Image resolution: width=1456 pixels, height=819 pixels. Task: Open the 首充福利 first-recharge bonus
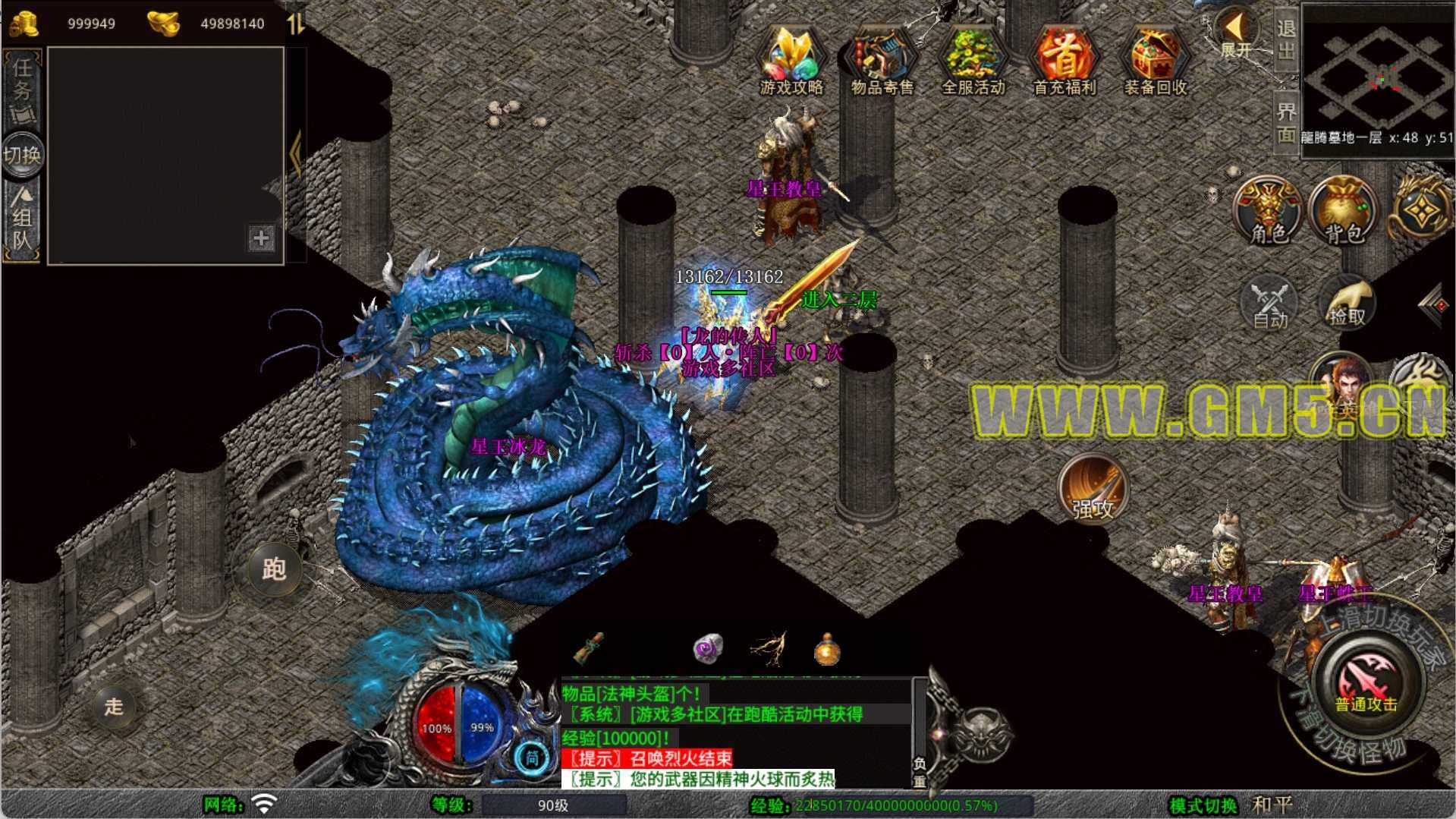[x=1064, y=61]
